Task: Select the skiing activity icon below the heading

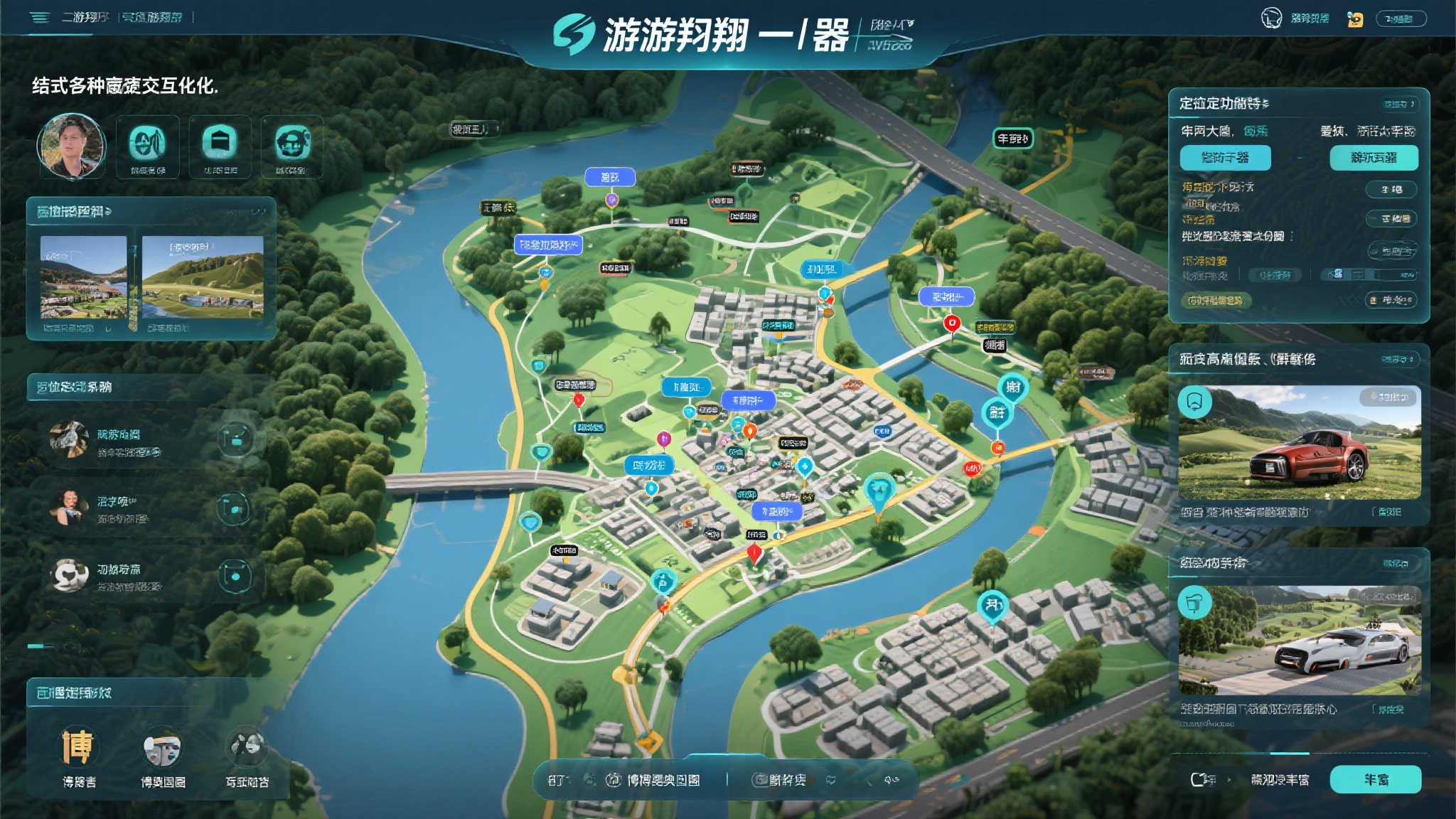Action: (146, 142)
